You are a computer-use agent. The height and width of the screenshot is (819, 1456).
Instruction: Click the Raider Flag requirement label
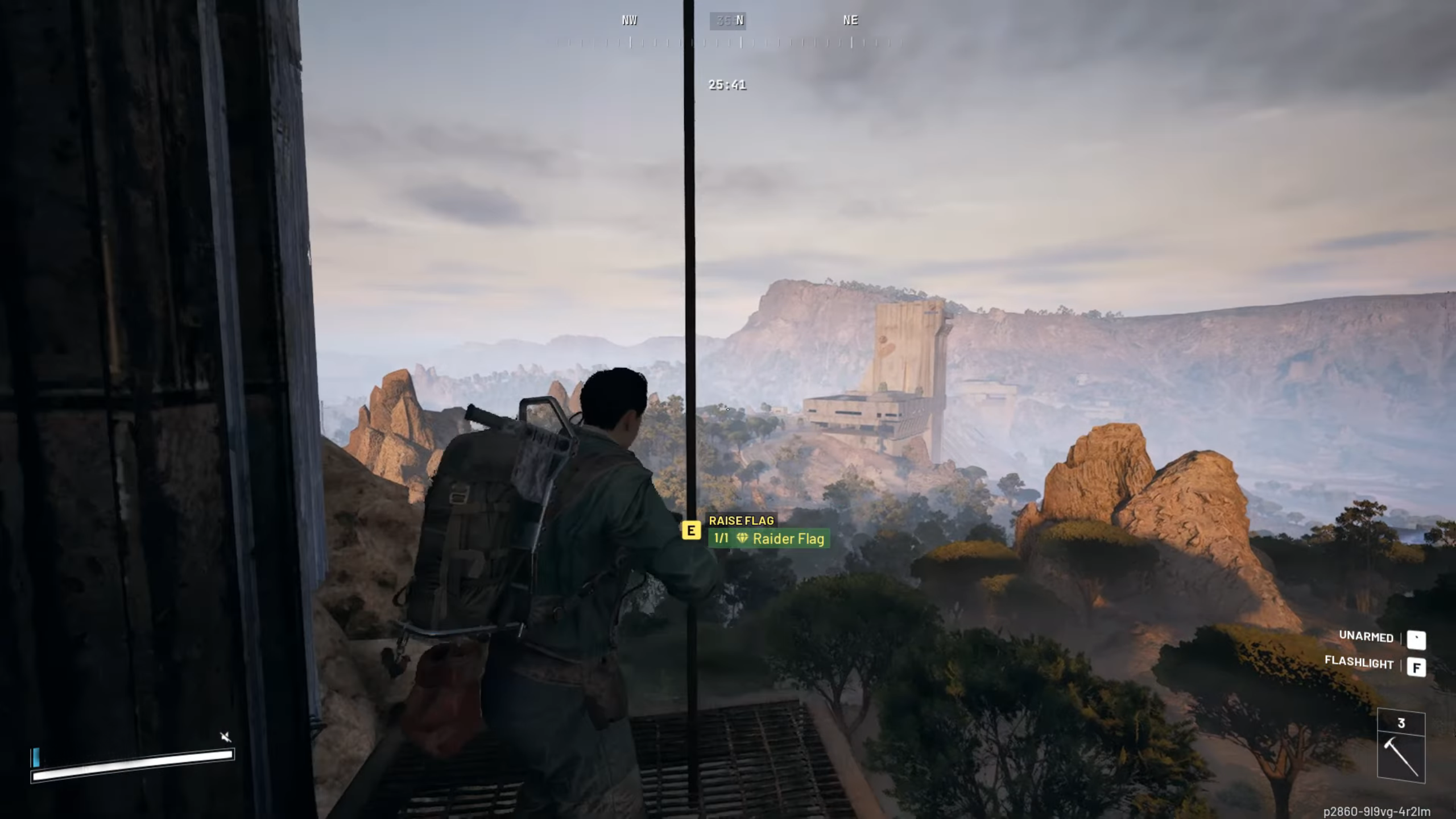click(x=769, y=539)
